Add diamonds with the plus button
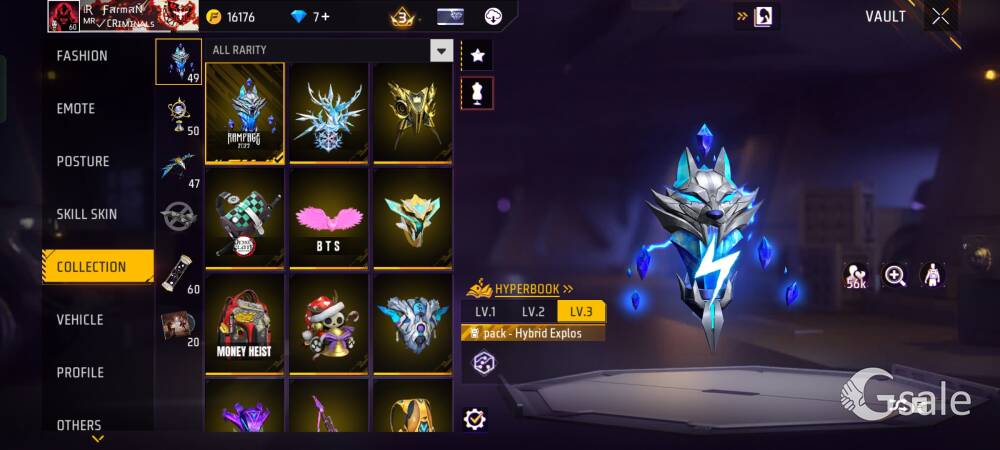The image size is (1000, 450). point(325,17)
